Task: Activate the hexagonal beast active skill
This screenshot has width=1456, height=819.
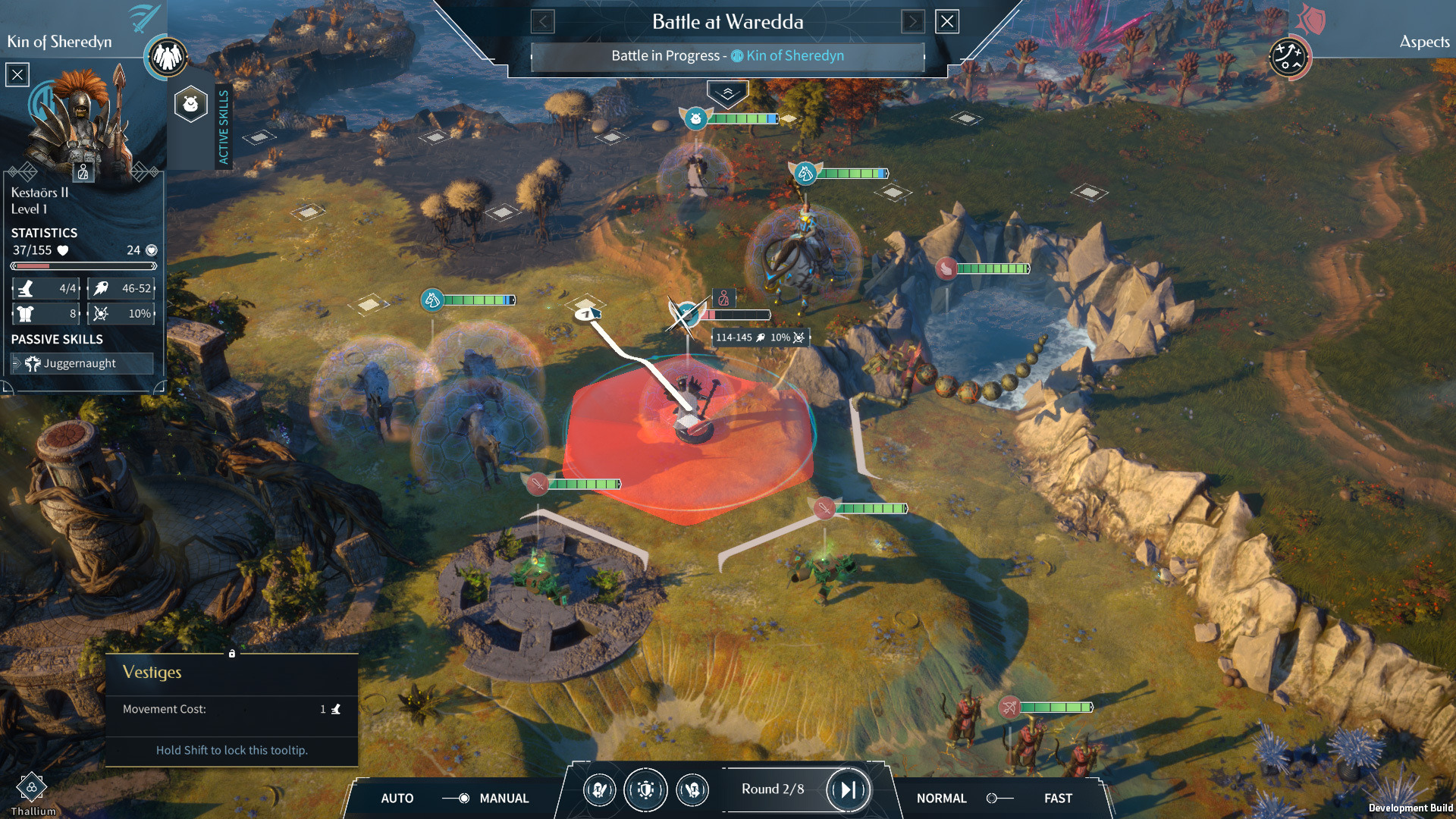Action: [191, 104]
